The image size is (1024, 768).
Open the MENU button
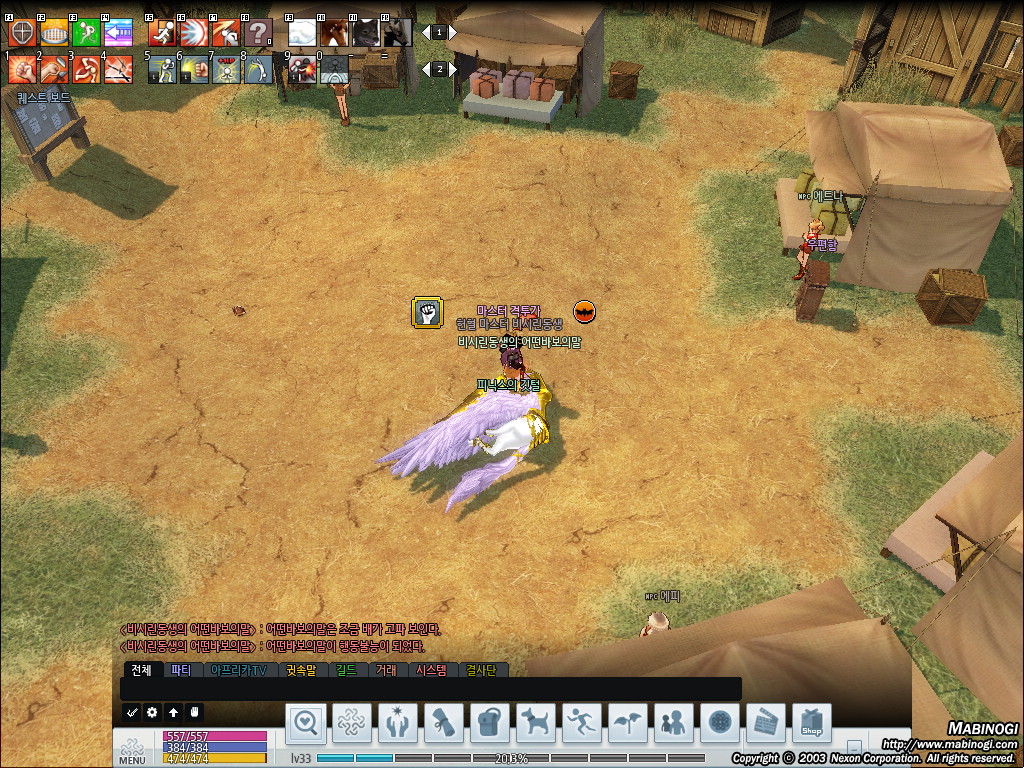pos(132,751)
